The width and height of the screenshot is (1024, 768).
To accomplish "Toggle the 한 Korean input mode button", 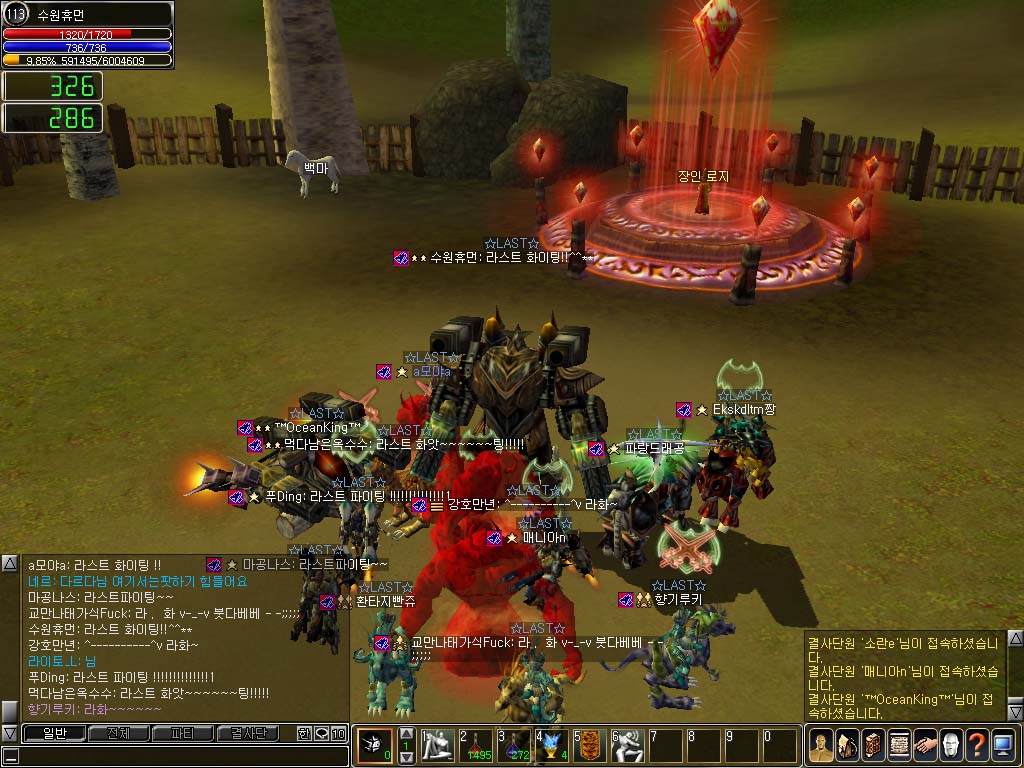I will pos(304,734).
